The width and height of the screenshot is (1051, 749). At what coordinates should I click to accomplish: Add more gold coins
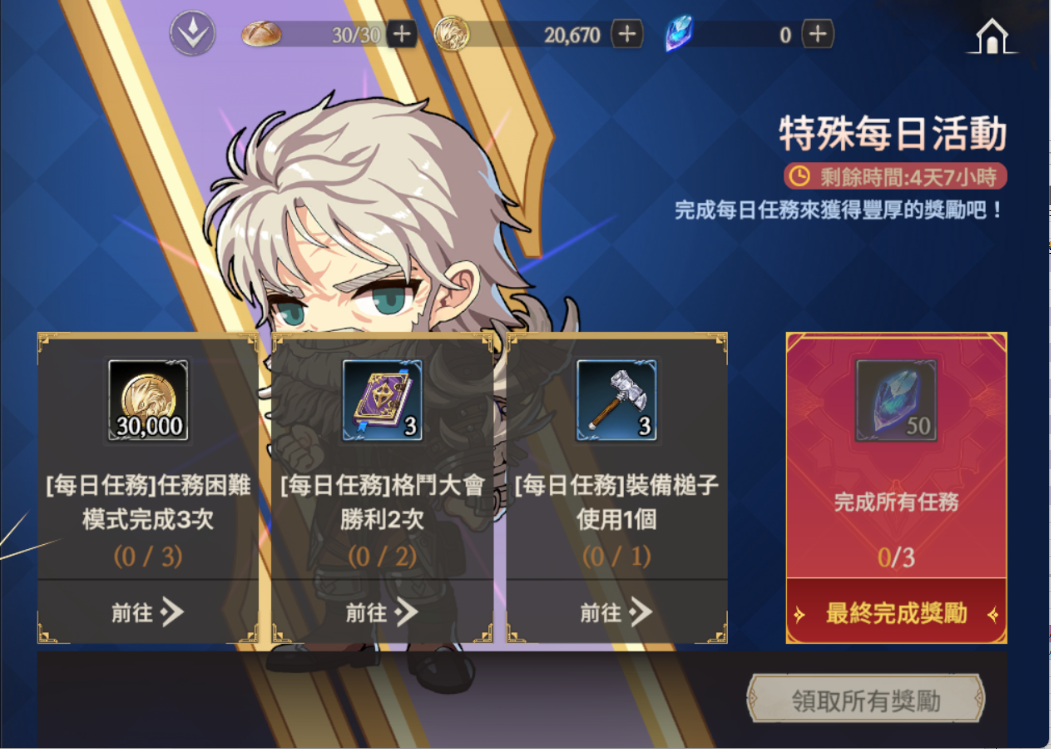pyautogui.click(x=627, y=34)
